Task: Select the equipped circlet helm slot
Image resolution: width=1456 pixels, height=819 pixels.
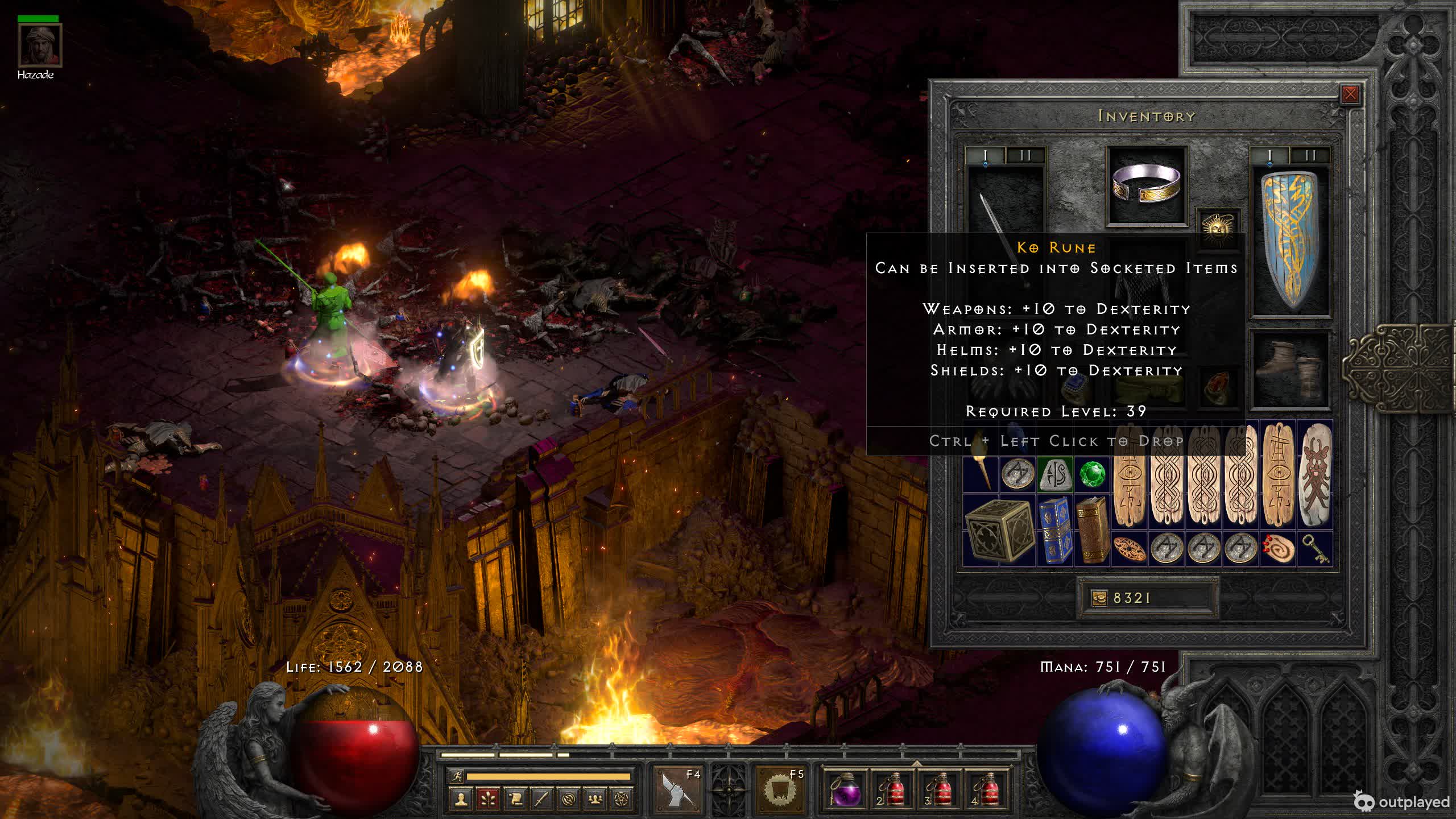Action: 1147,185
